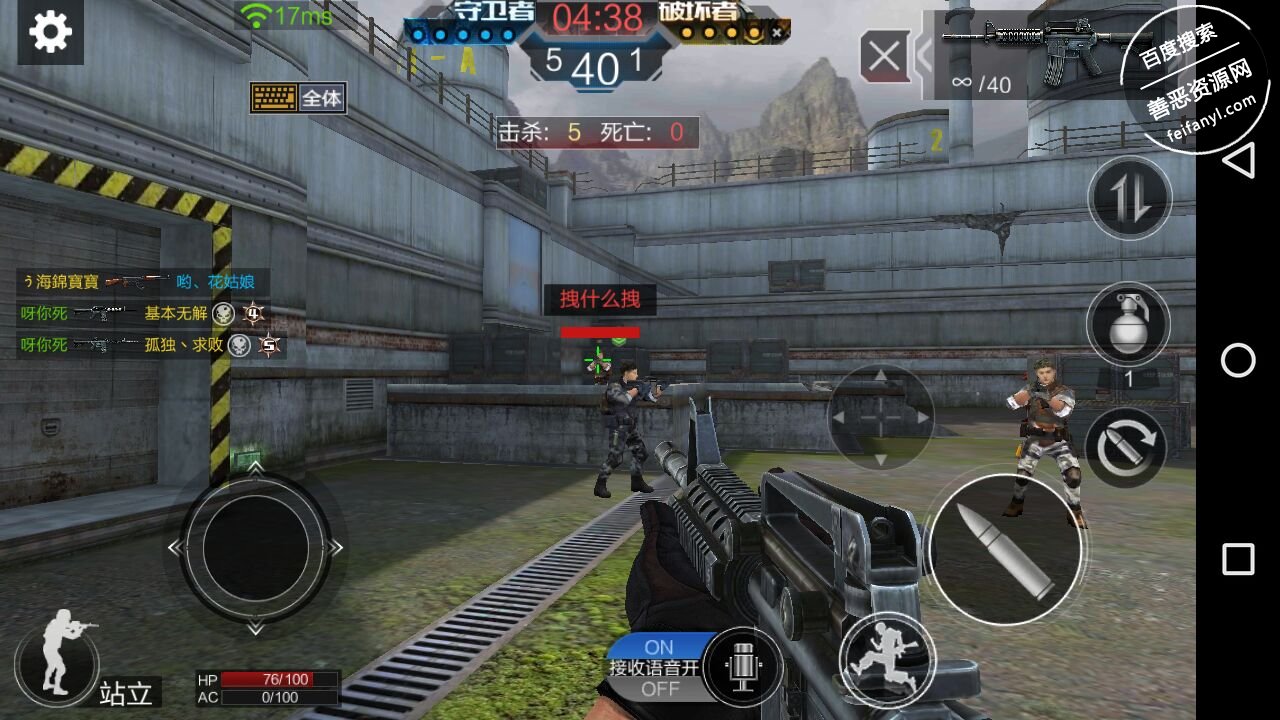Open the gear settings menu
Screen dimensions: 1280x720
pyautogui.click(x=50, y=32)
